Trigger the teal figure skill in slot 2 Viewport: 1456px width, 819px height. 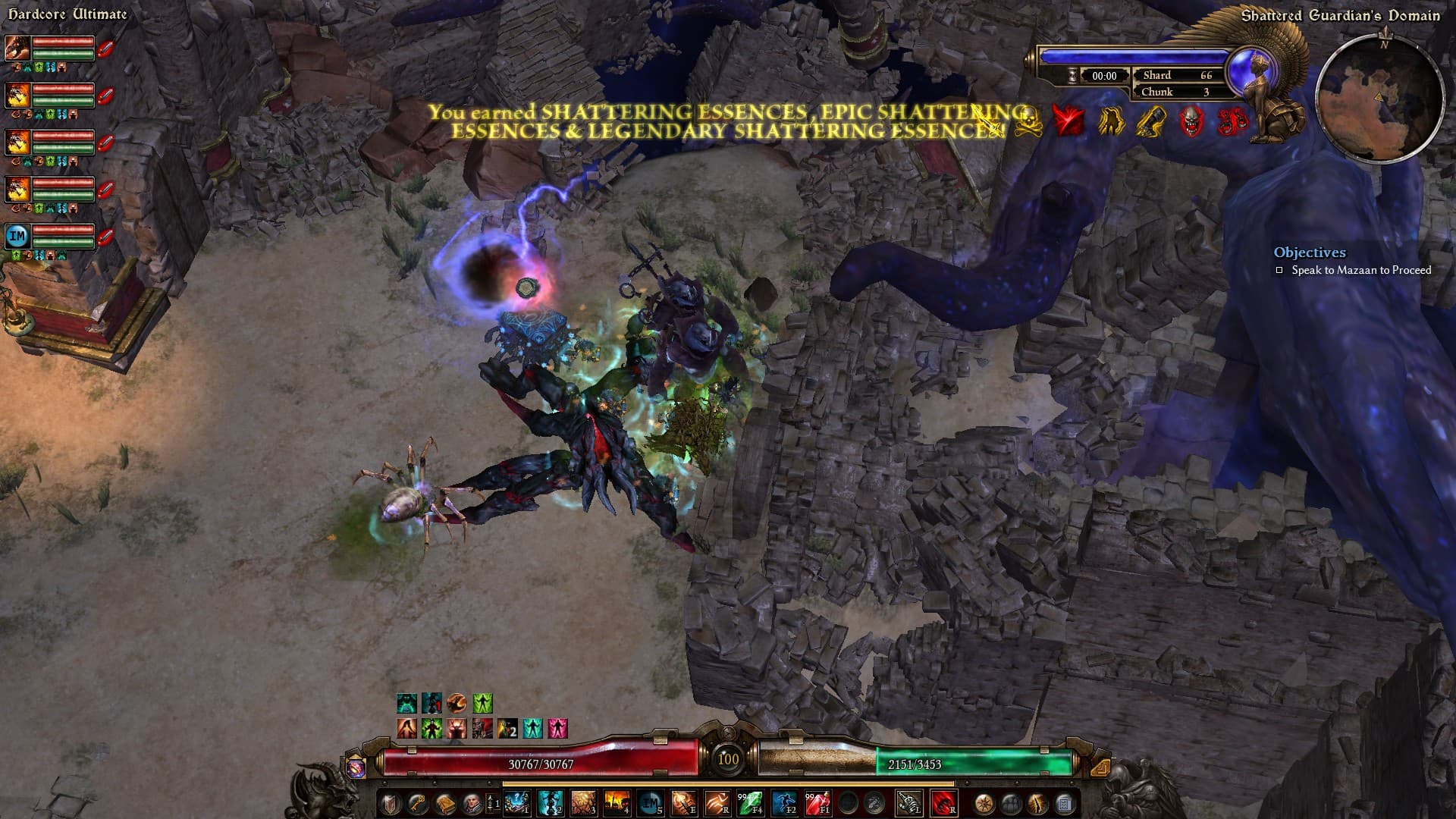[x=550, y=803]
